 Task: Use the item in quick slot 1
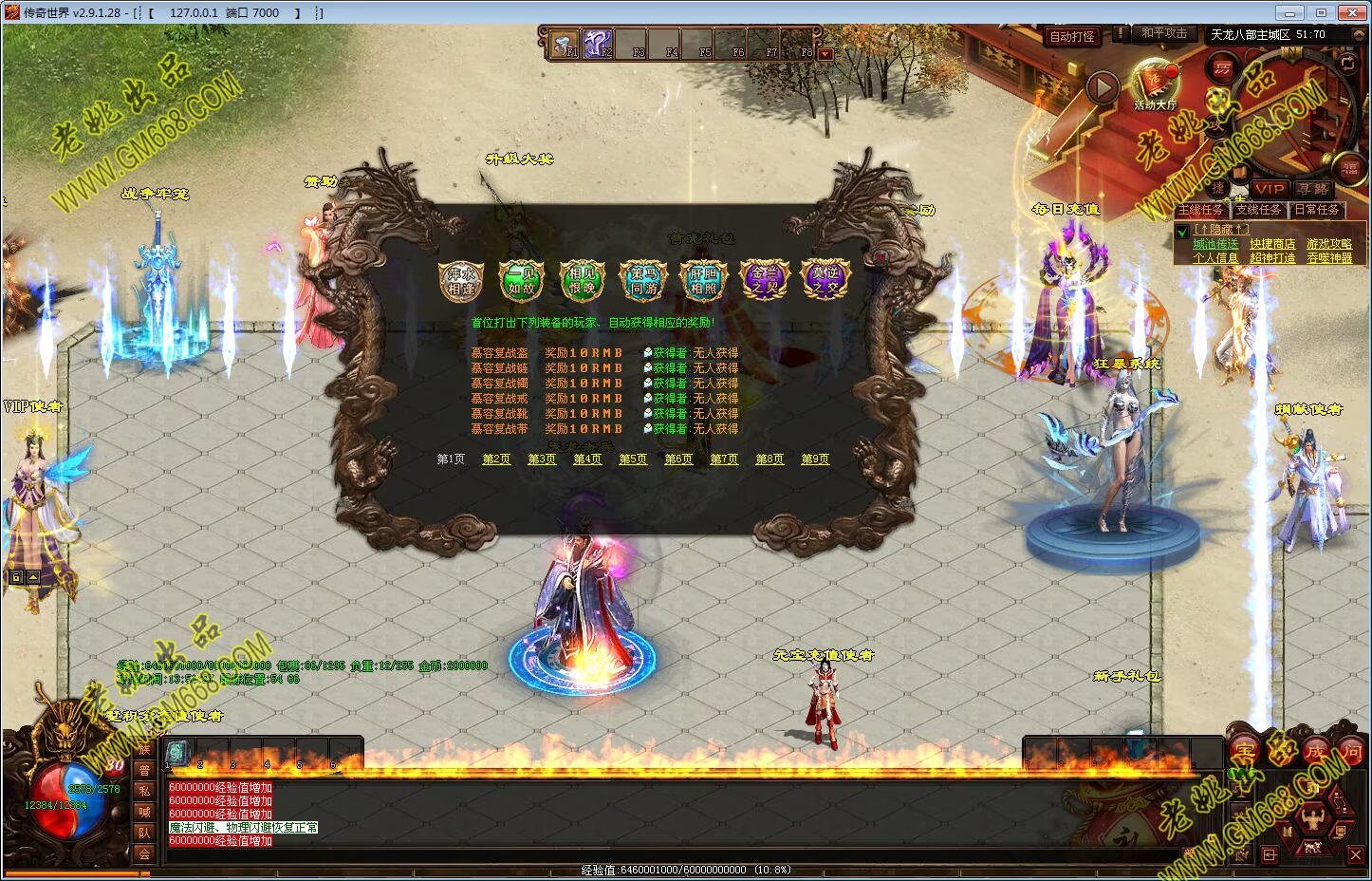point(178,751)
